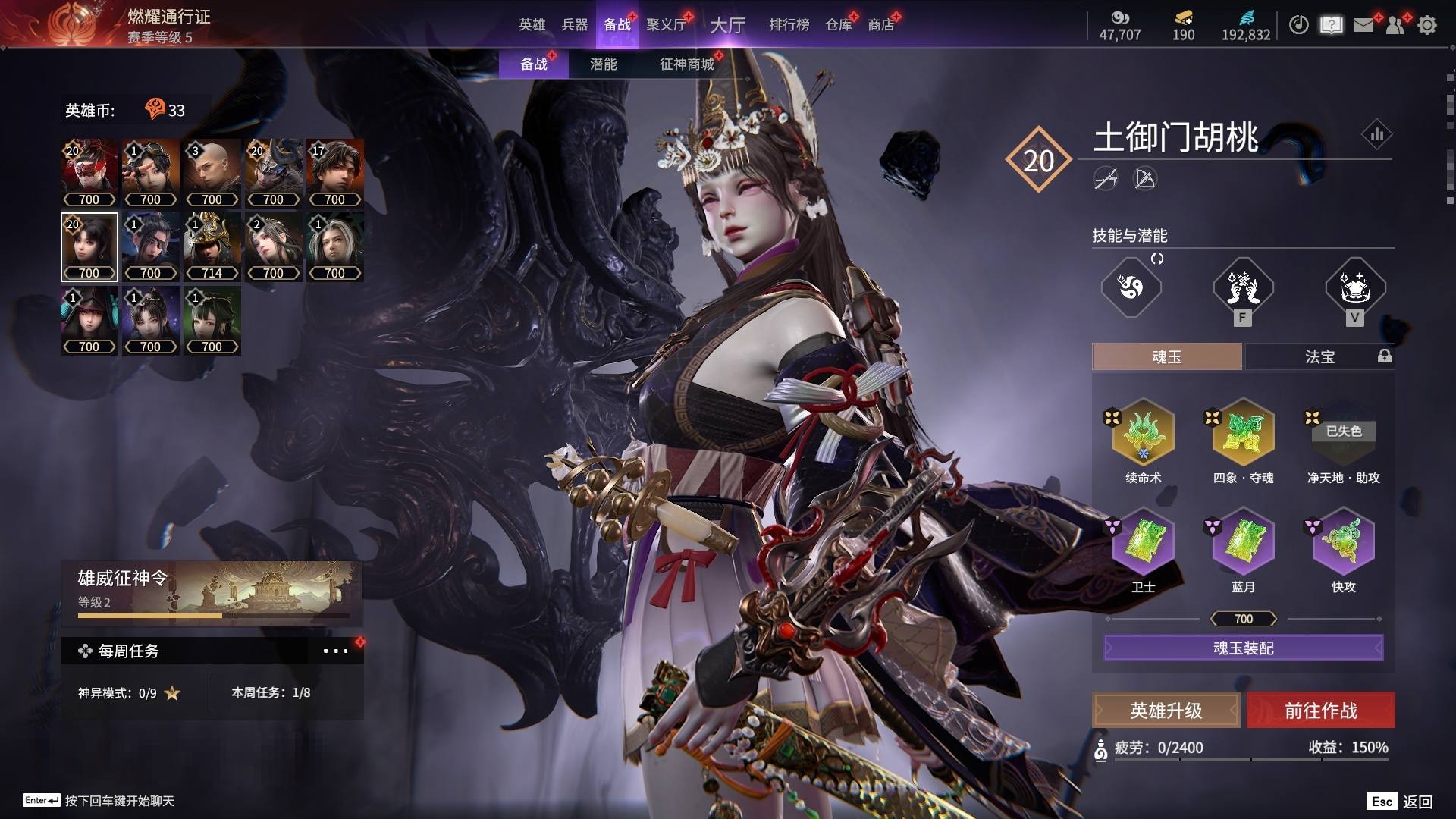Open the 雄威征神令 banner
This screenshot has height=819, width=1456.
pyautogui.click(x=212, y=591)
